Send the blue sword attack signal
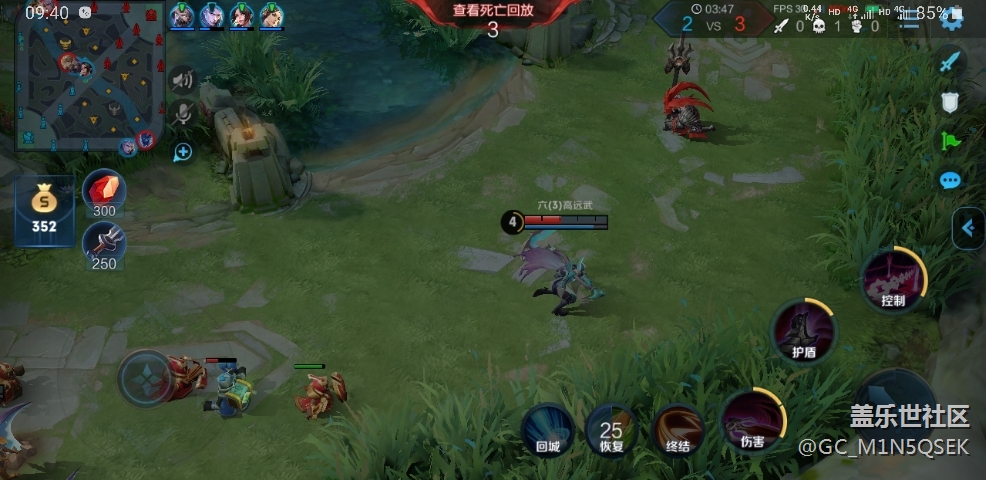 pos(950,62)
